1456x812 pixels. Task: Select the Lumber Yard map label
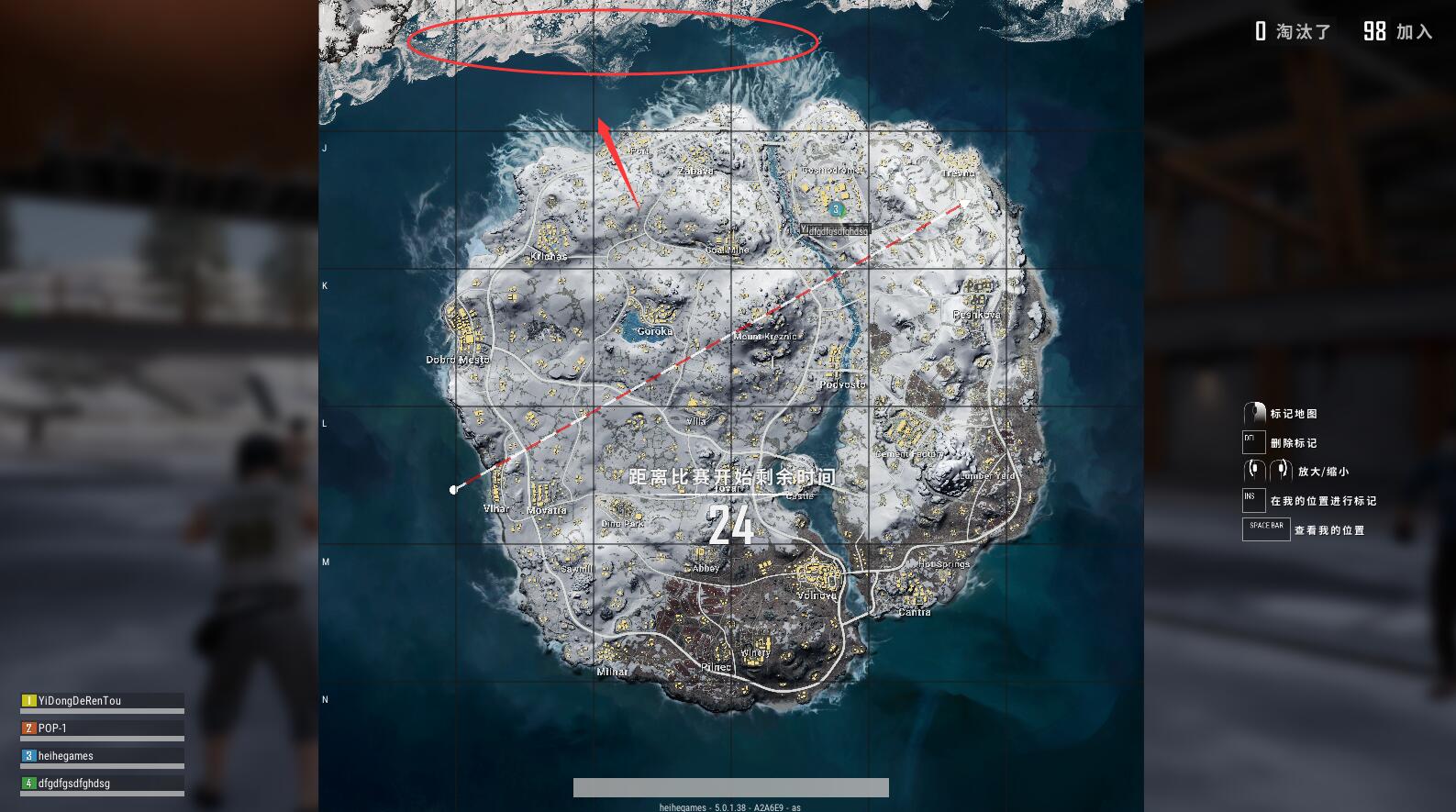click(x=987, y=476)
